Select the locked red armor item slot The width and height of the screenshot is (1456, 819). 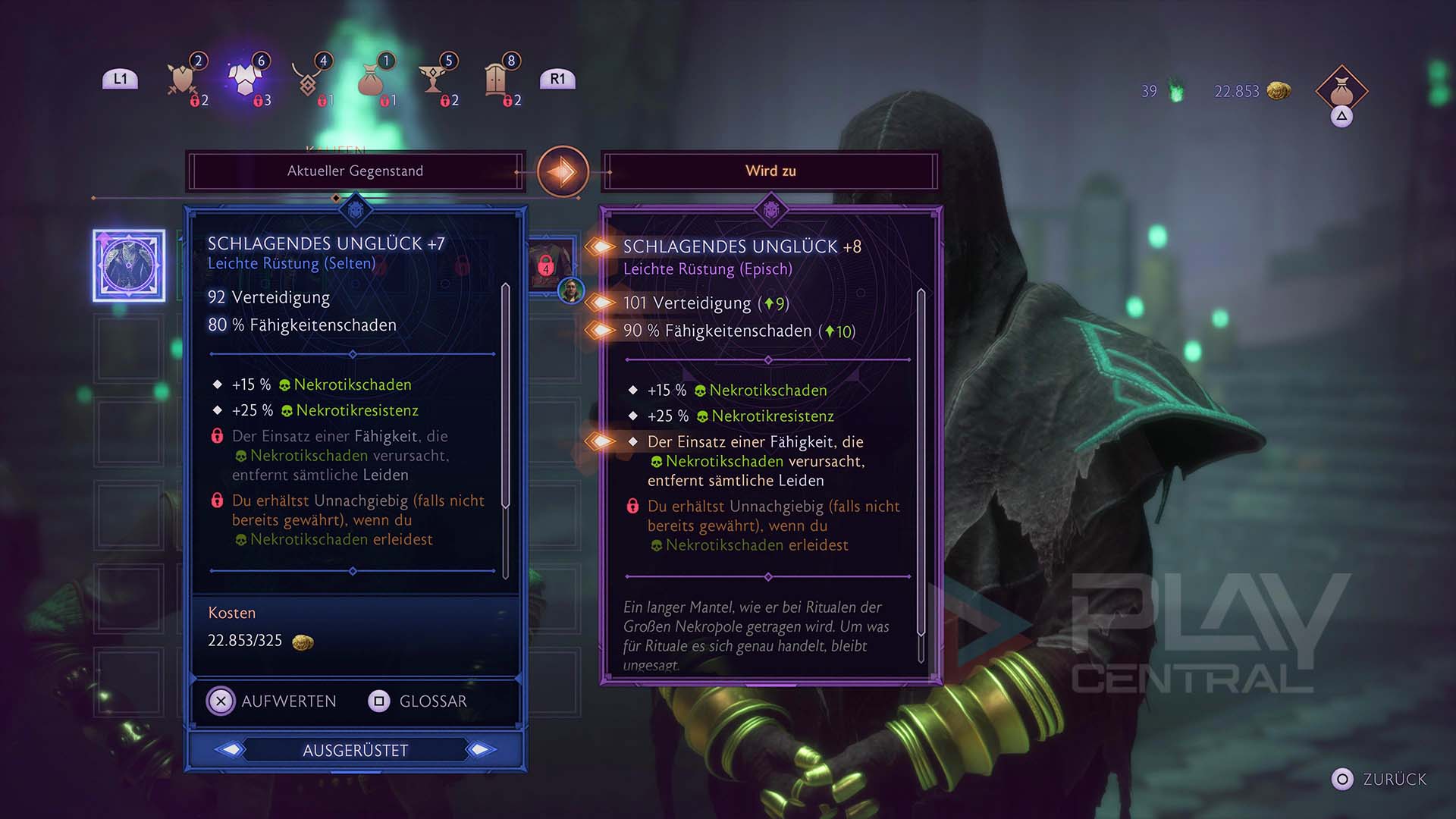(x=548, y=264)
